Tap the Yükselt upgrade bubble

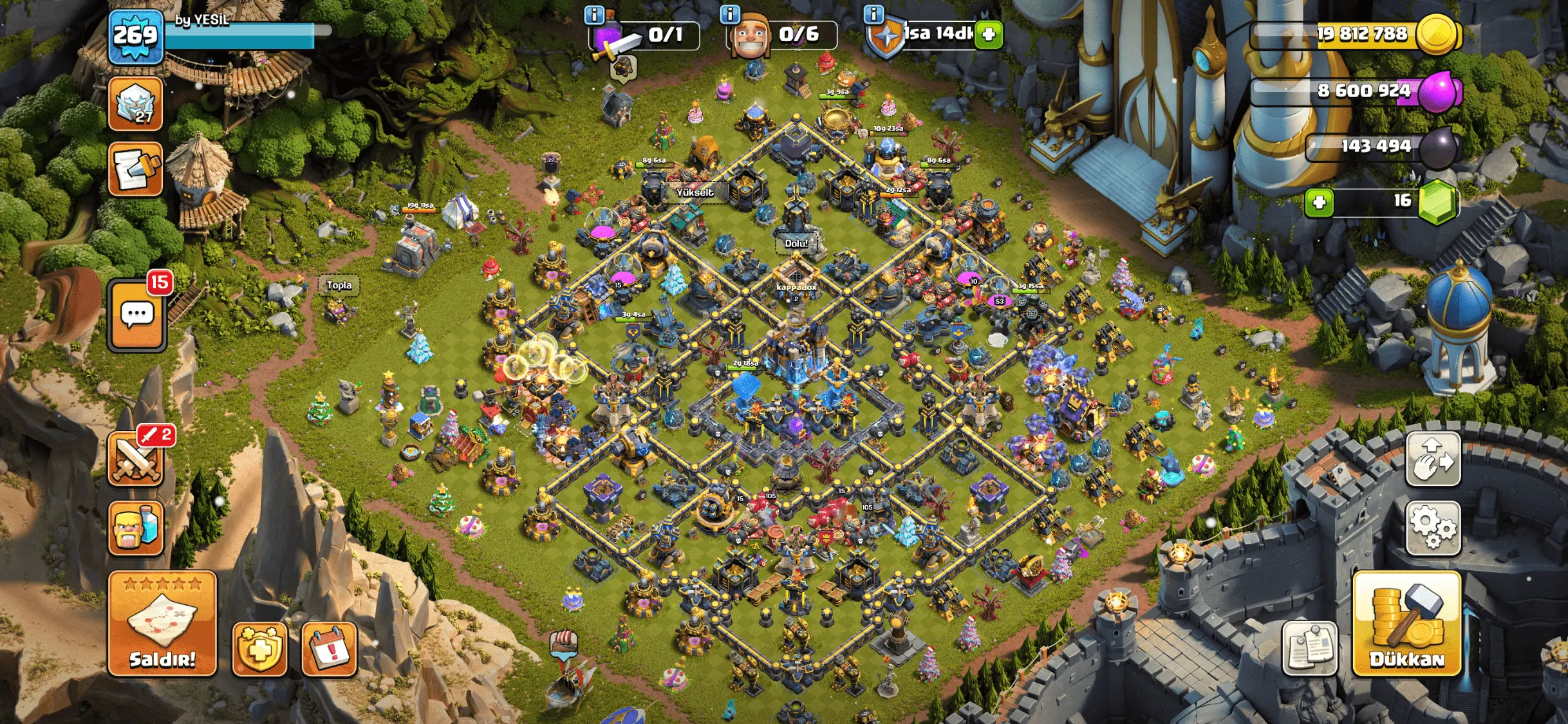click(x=695, y=192)
